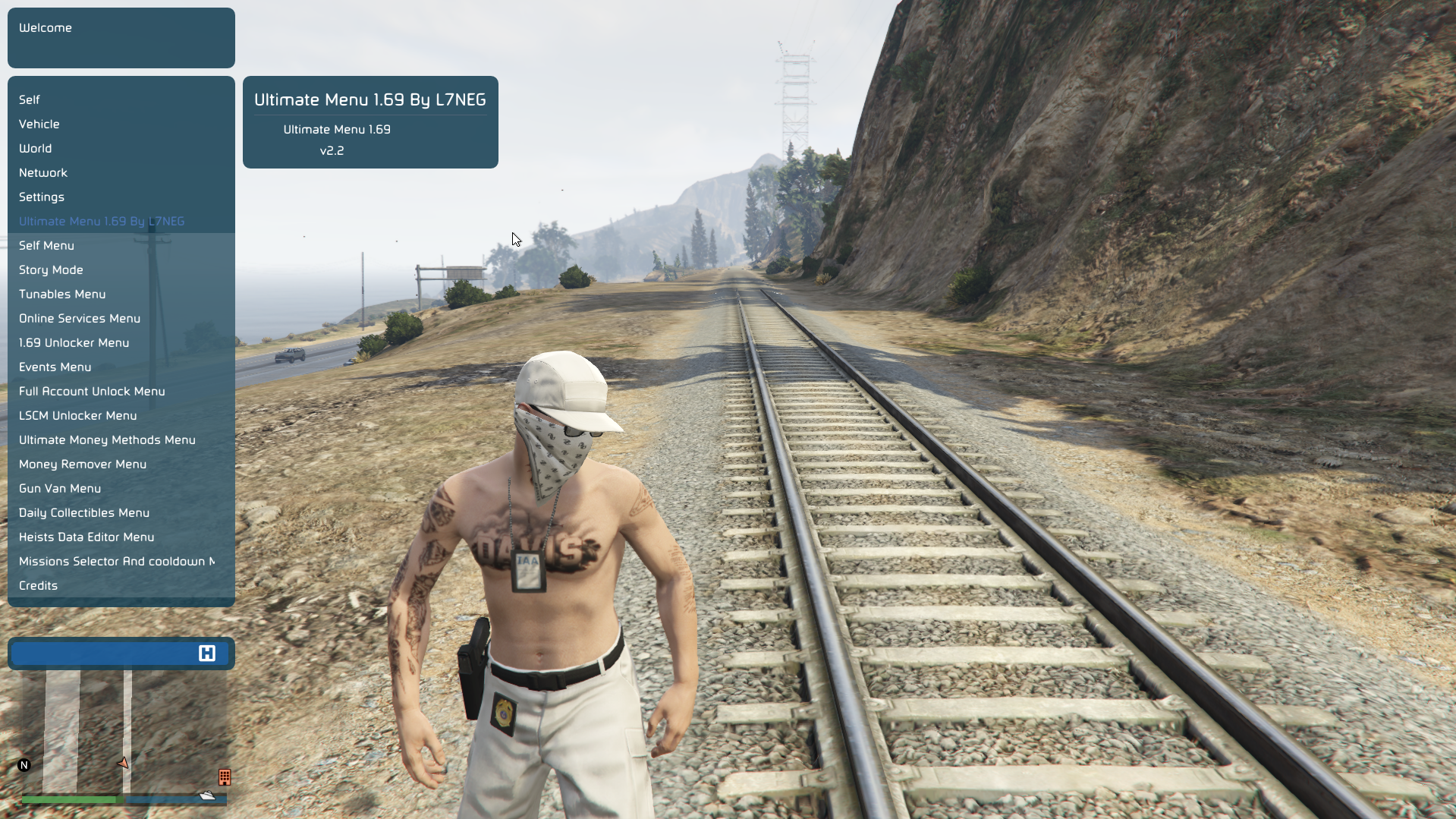Open the Self Menu submenu
Image resolution: width=1456 pixels, height=819 pixels.
coord(46,245)
